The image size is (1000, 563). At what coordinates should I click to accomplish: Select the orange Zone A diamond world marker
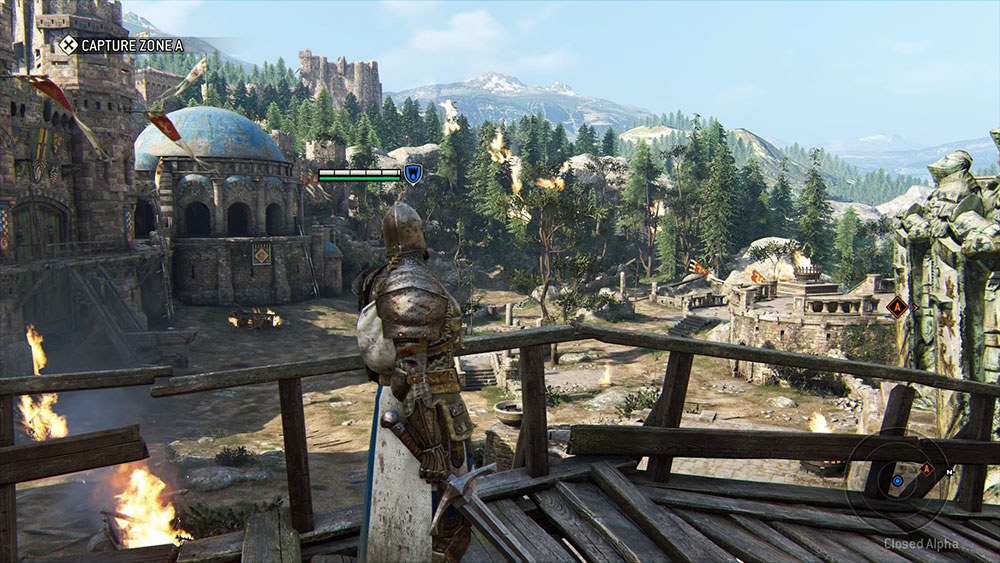tap(897, 307)
